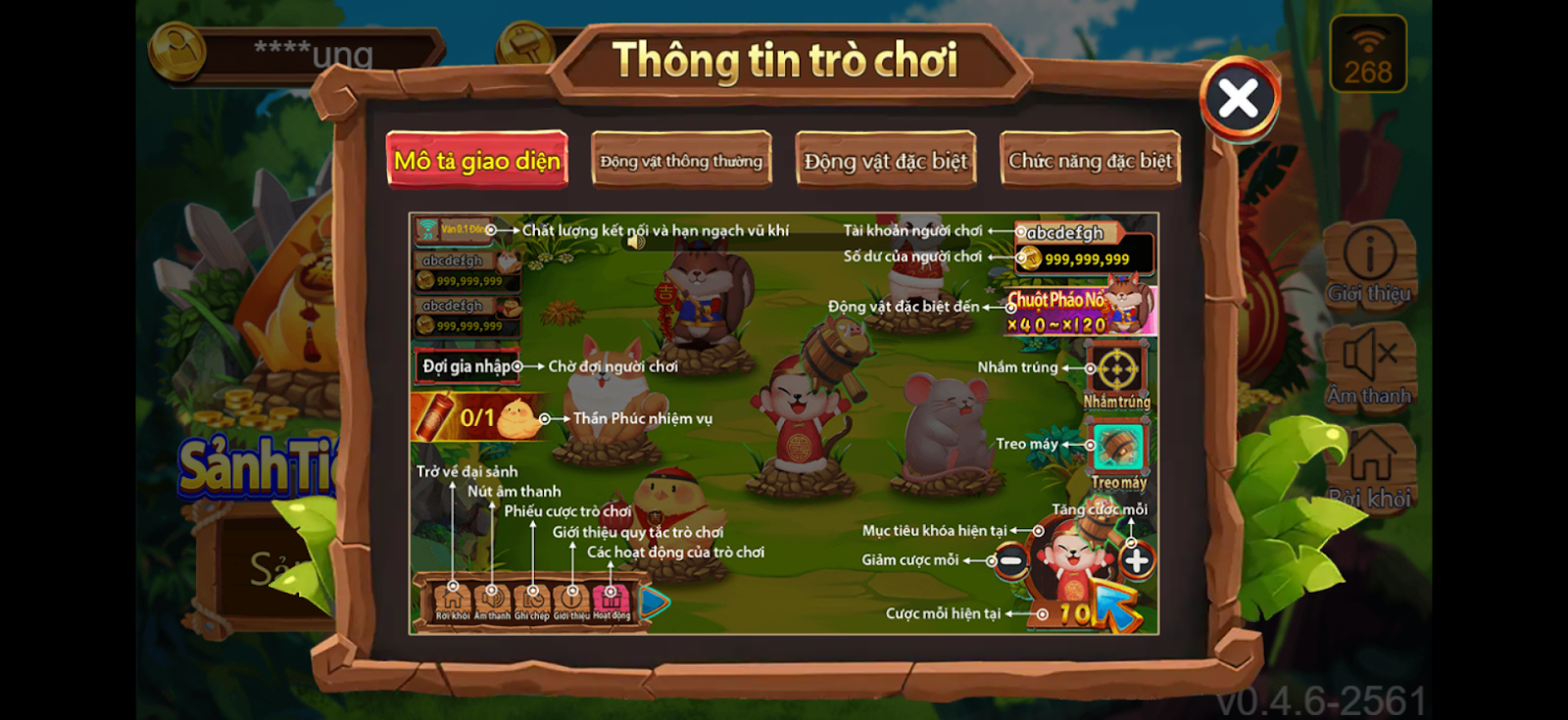Open the Giới thiệu info icon in toolbar
The width and height of the screenshot is (1568, 720).
tap(572, 600)
